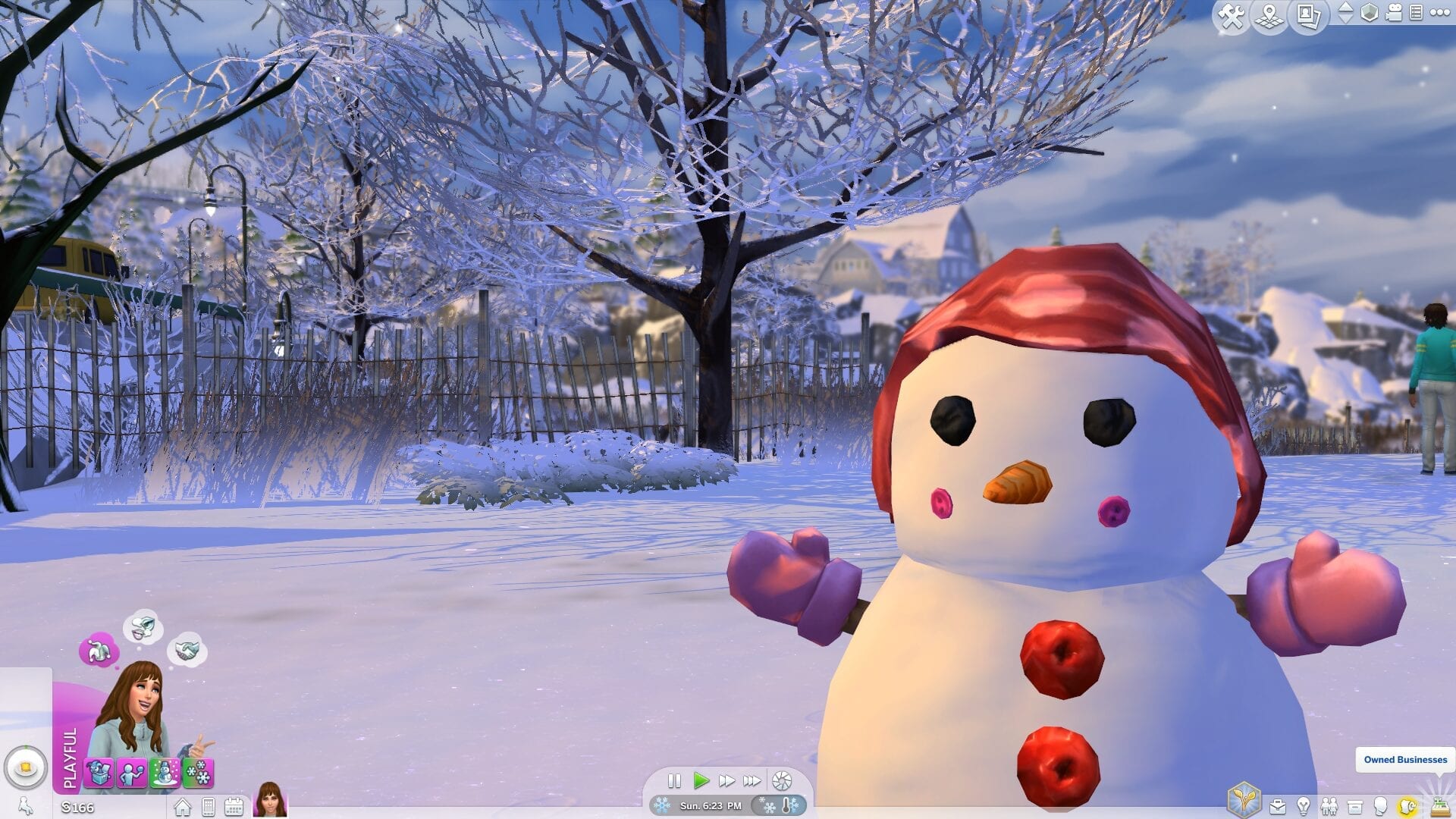Click the handshake whim bubble
The width and height of the screenshot is (1456, 819).
[x=187, y=650]
